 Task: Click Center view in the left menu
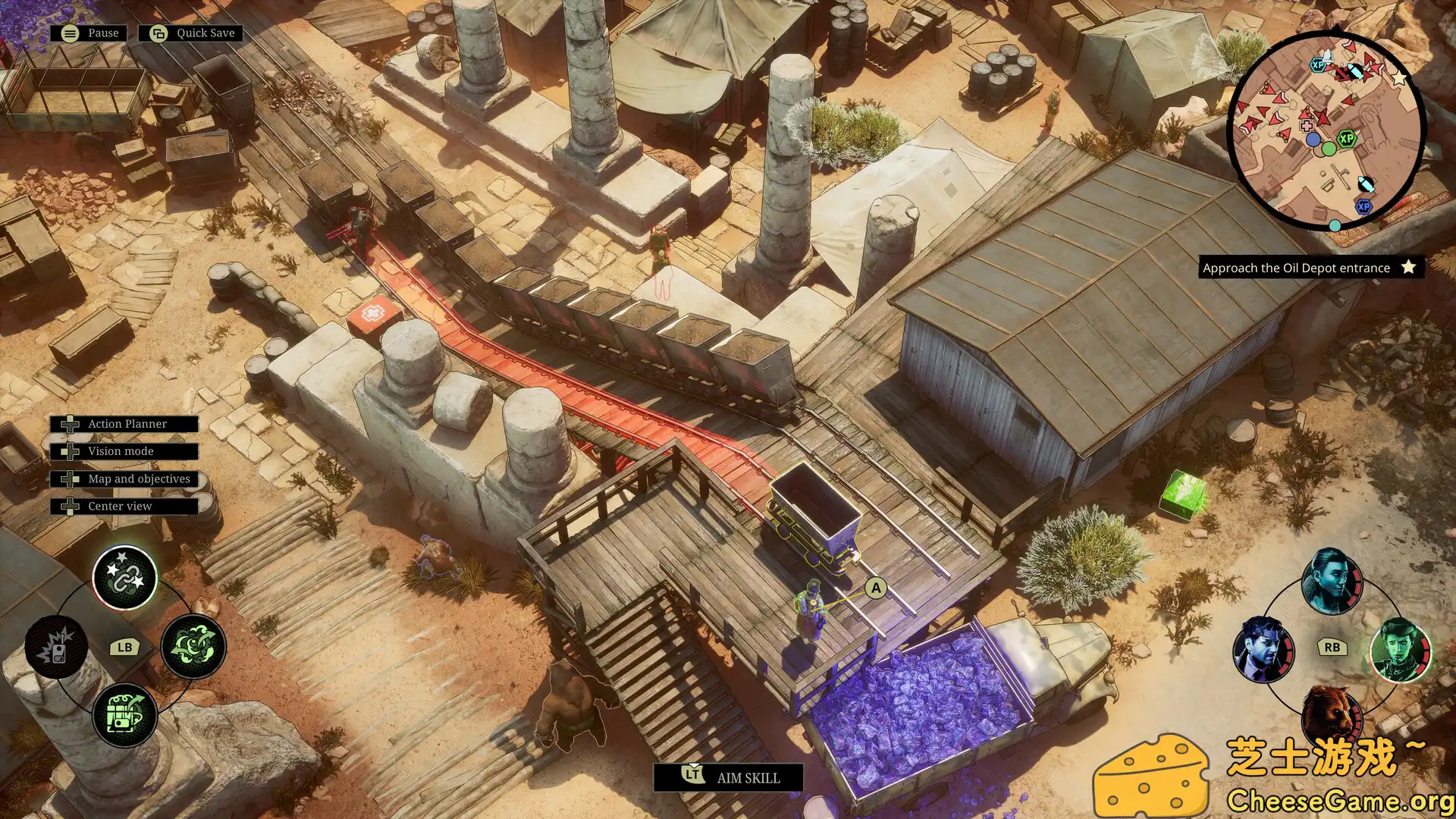click(x=121, y=506)
